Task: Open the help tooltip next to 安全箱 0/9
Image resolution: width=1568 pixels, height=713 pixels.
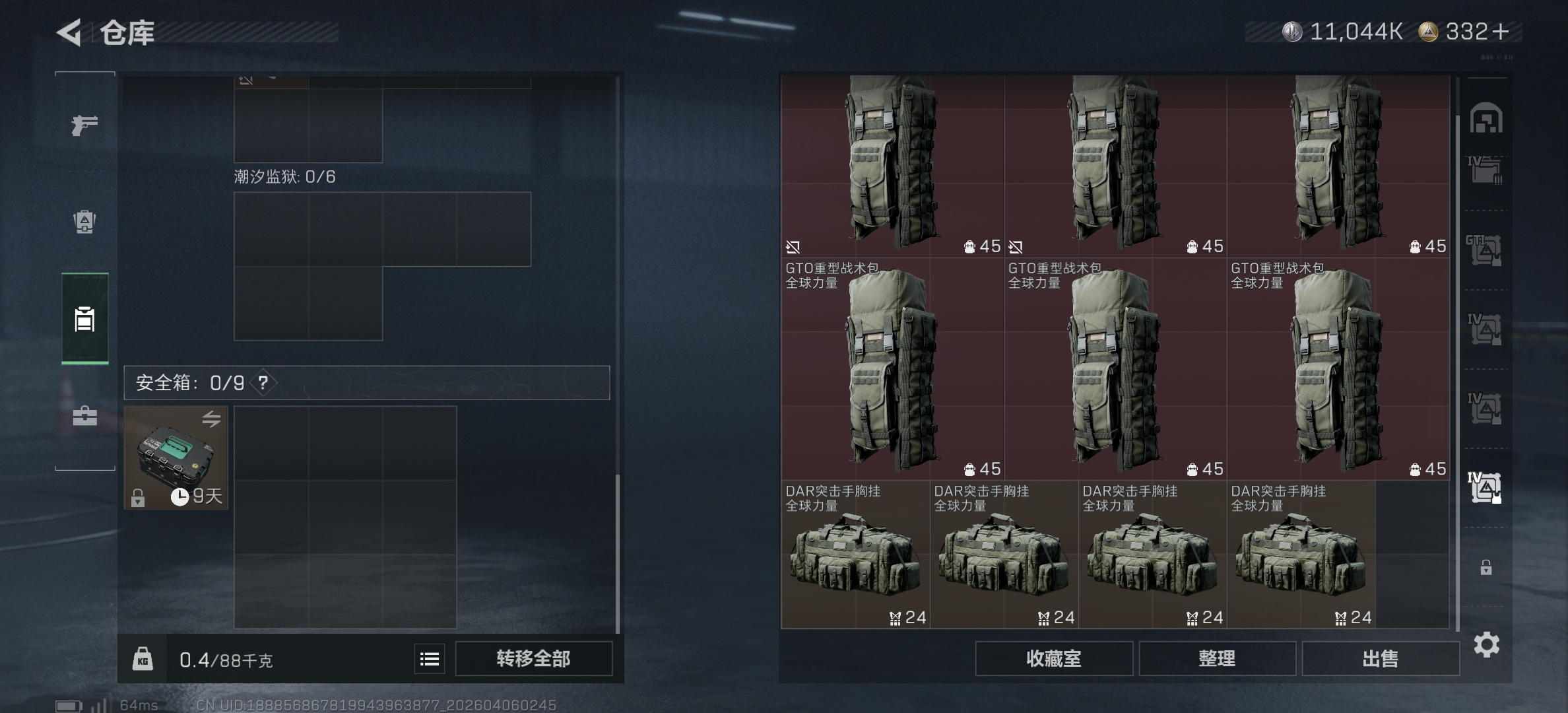Action: tap(263, 382)
